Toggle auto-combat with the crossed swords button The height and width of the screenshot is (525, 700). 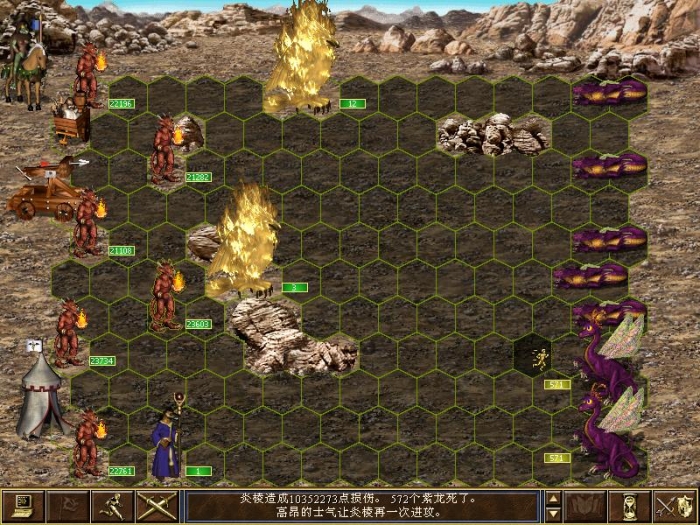pos(157,505)
